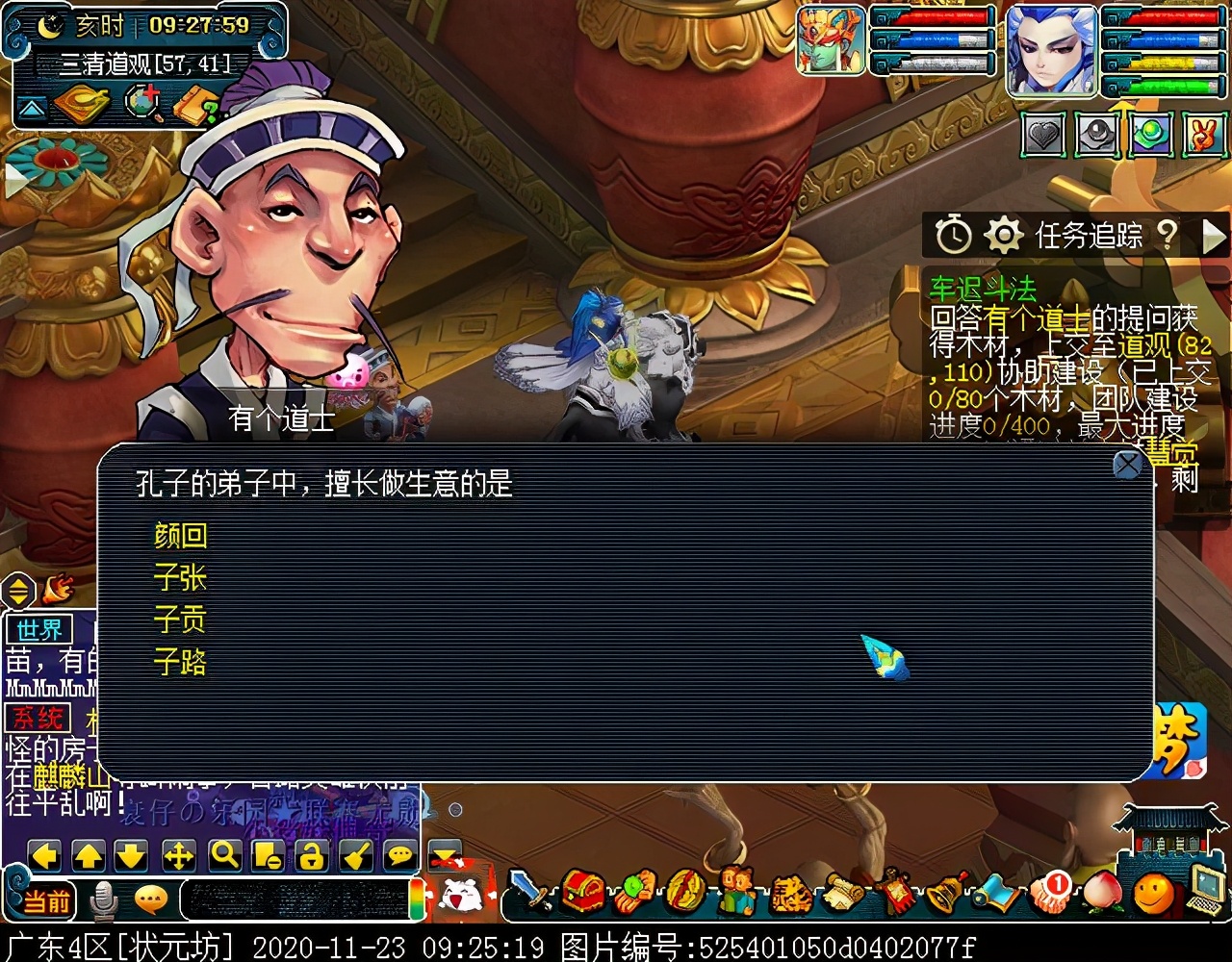
Task: Toggle the lock icon in chat toolbar
Action: 314,853
